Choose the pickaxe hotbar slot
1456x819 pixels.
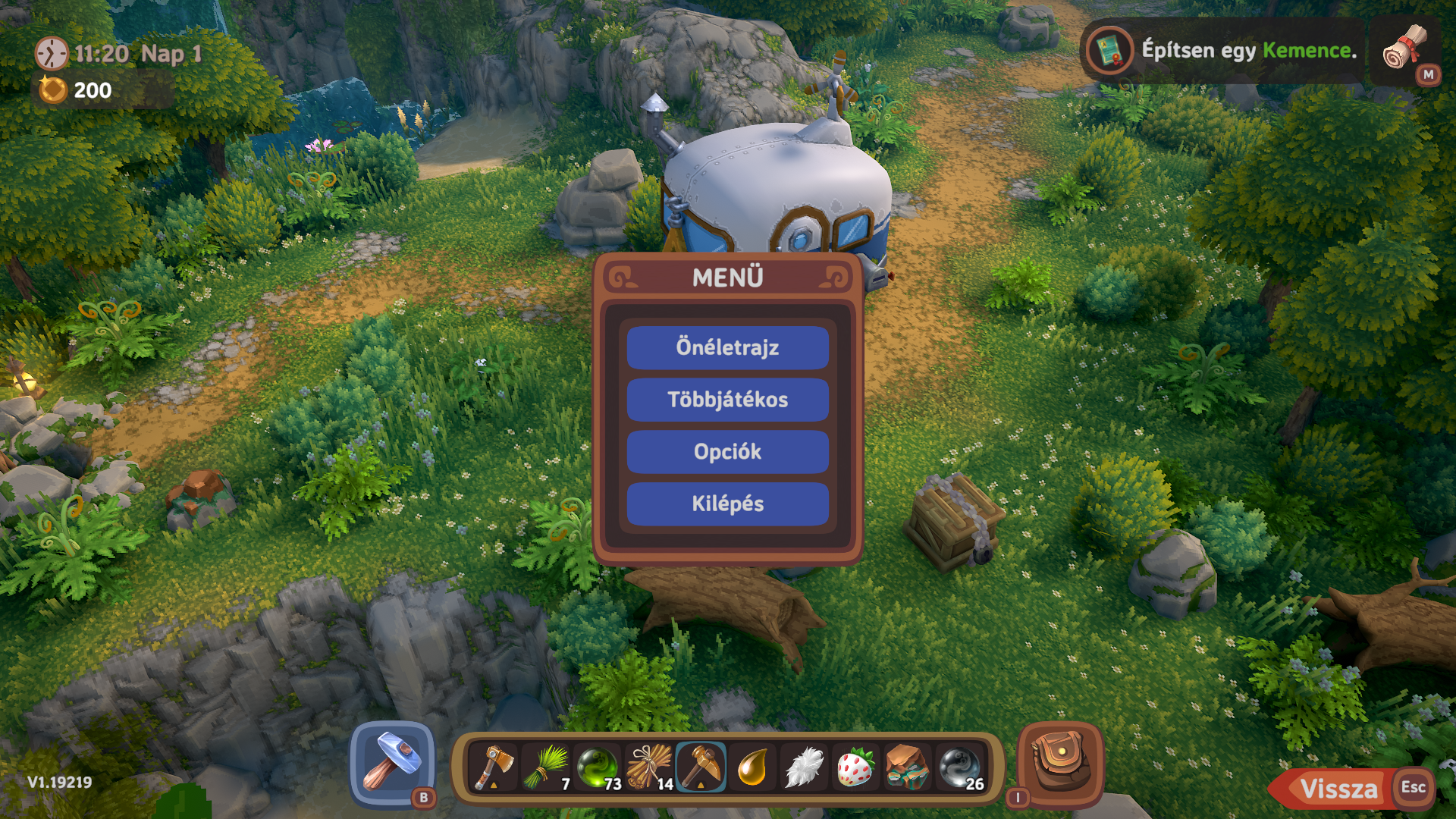point(701,767)
